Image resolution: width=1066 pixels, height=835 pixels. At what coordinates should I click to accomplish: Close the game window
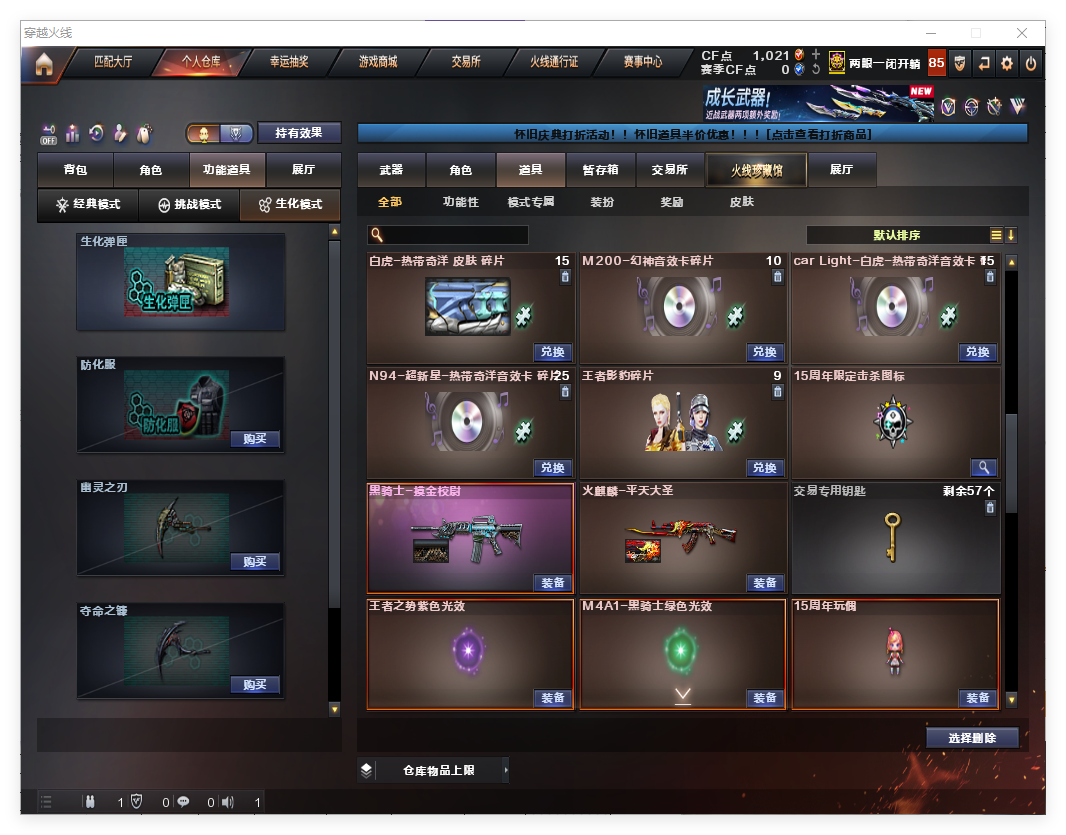[1022, 33]
